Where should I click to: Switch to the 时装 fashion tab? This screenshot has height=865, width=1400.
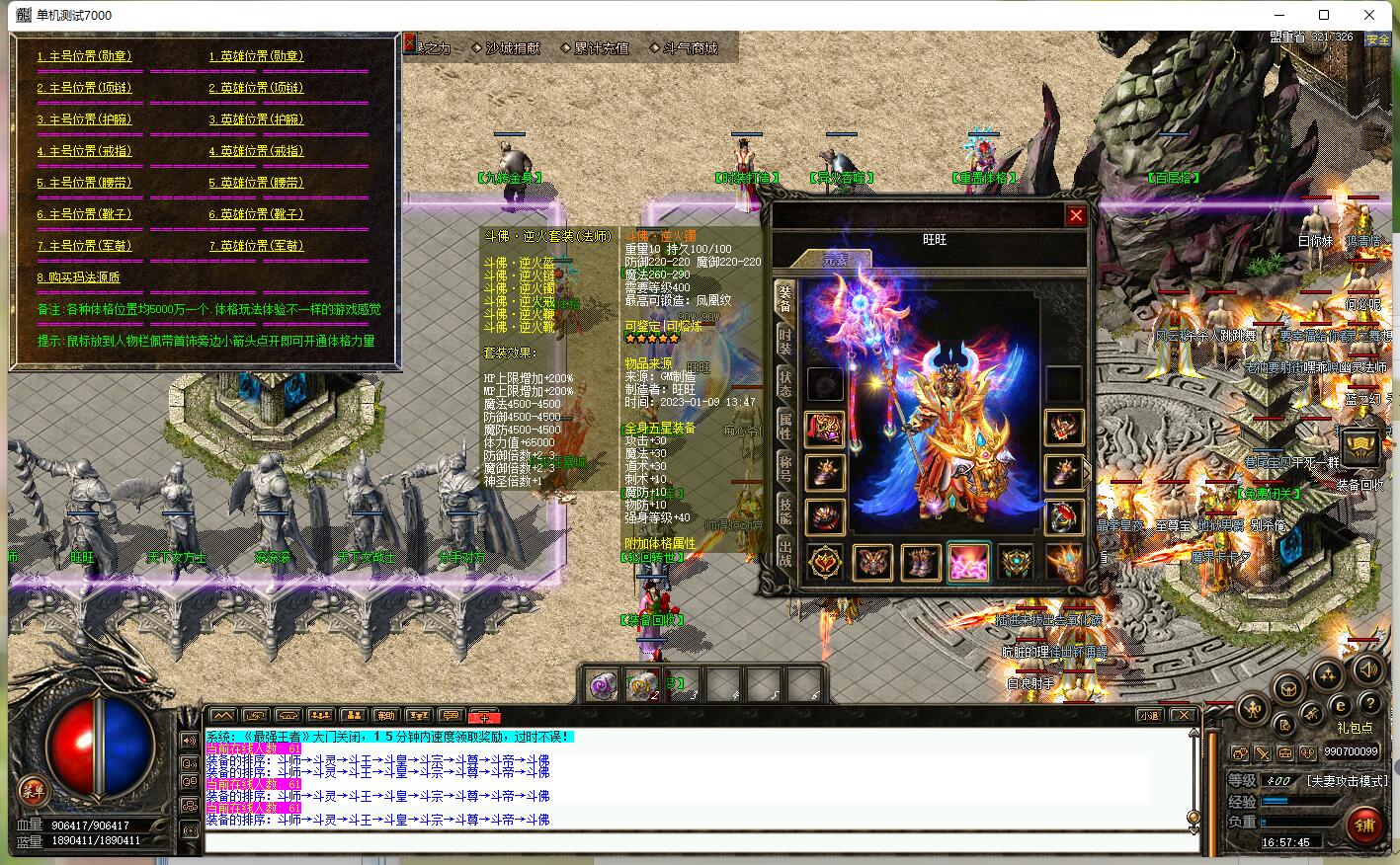(x=784, y=341)
